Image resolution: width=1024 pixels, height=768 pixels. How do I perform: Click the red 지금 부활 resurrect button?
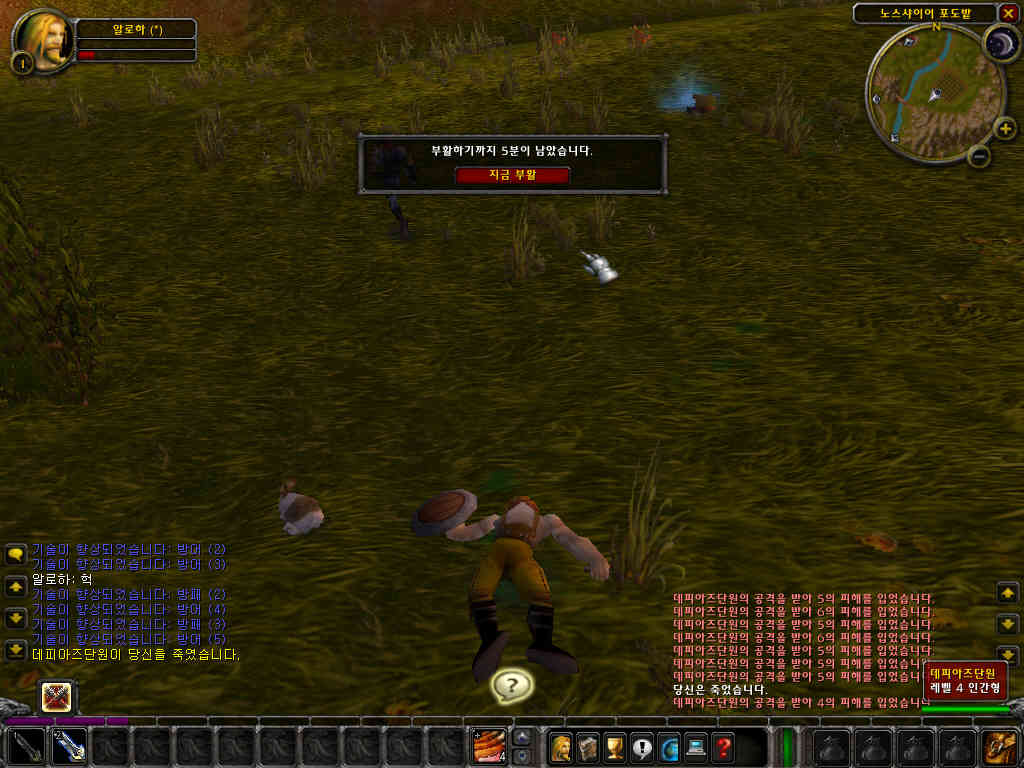[x=512, y=175]
